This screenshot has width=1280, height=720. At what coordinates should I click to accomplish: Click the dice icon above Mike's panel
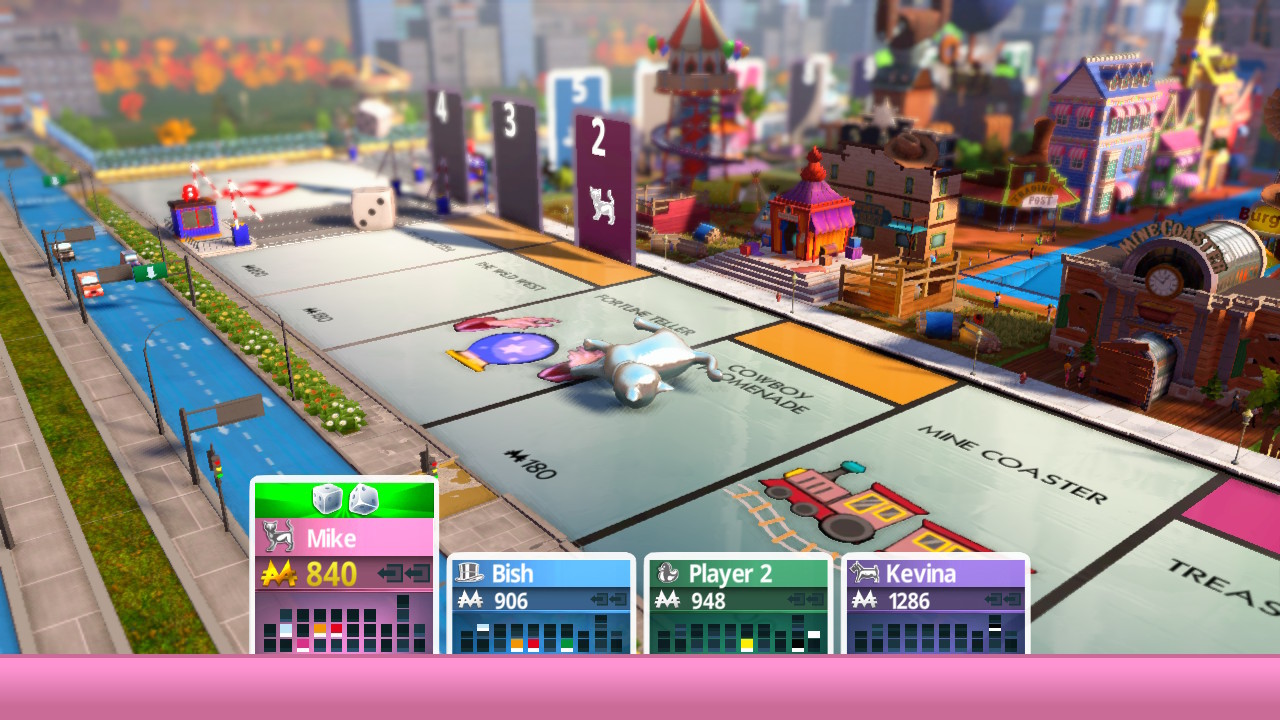344,498
